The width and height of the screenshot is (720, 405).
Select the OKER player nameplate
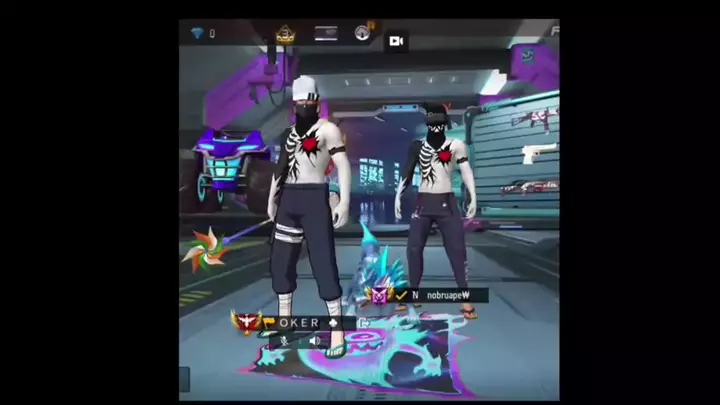[x=300, y=323]
